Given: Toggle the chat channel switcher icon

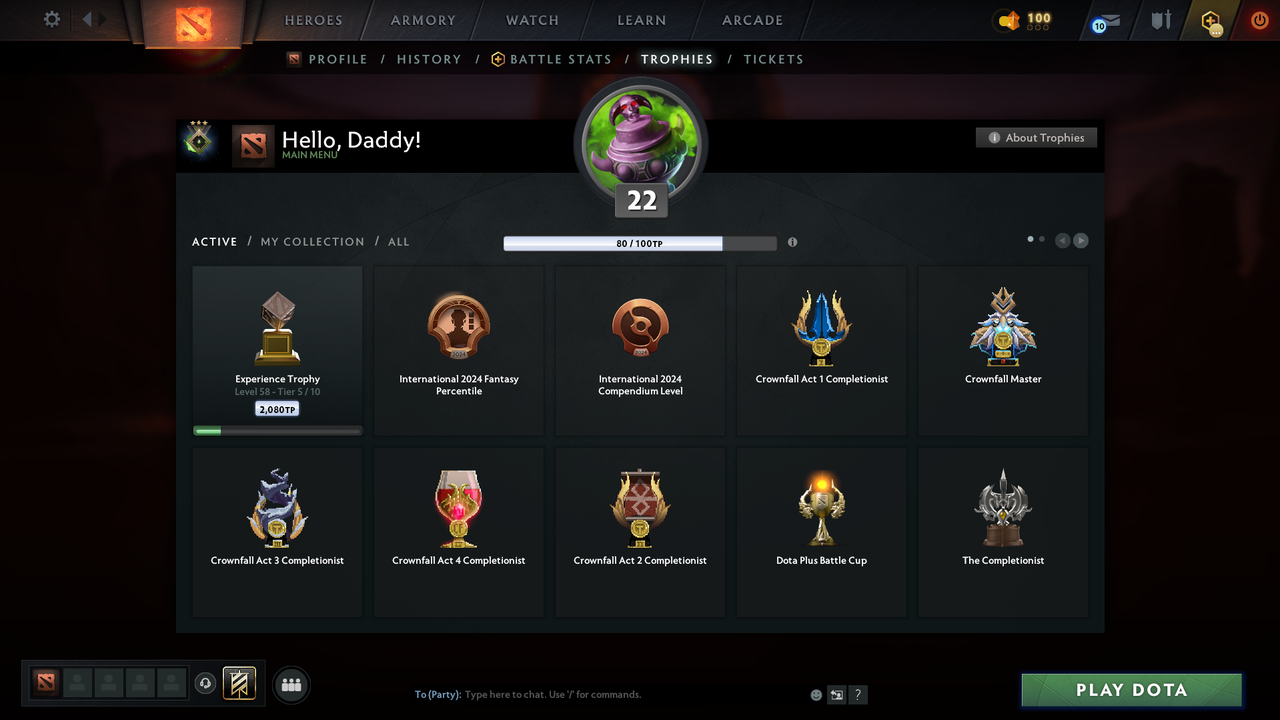Looking at the screenshot, I should tap(836, 694).
